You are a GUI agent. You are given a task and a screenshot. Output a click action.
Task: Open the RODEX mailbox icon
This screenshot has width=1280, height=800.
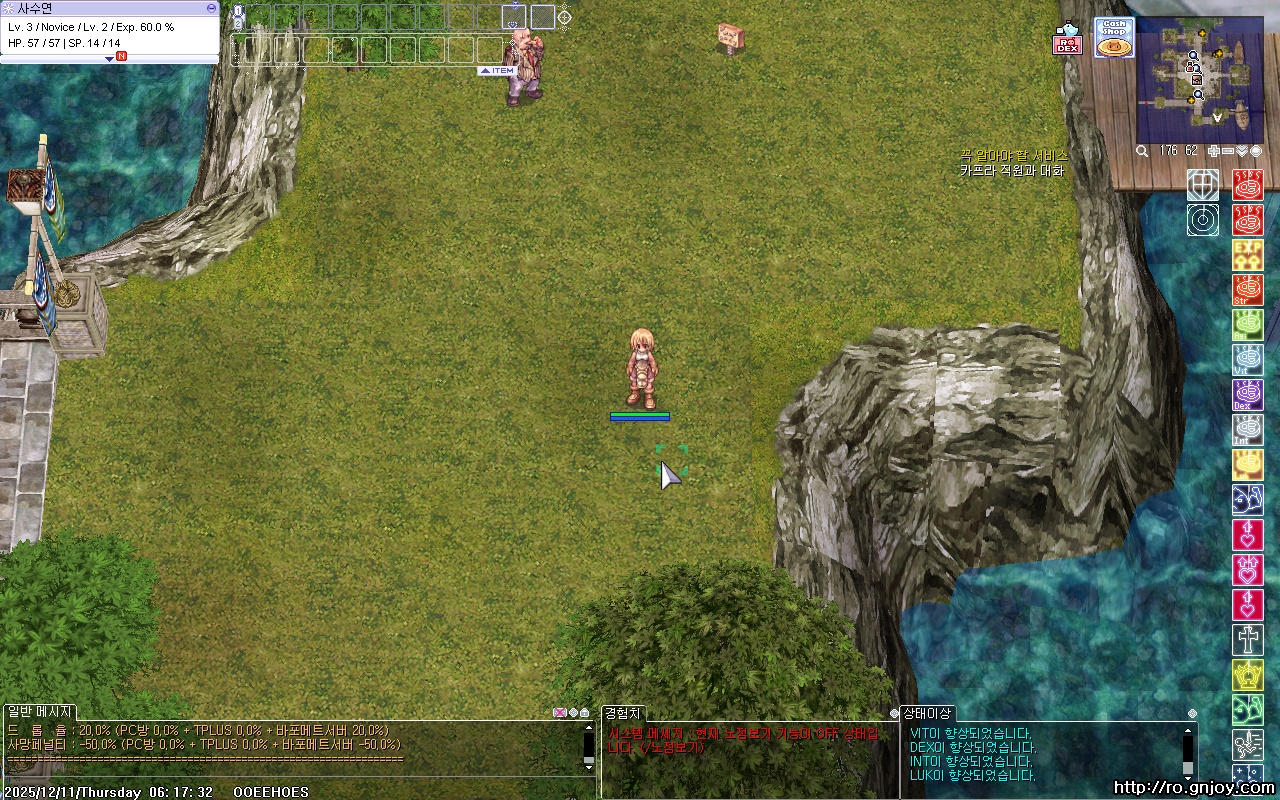point(1067,40)
